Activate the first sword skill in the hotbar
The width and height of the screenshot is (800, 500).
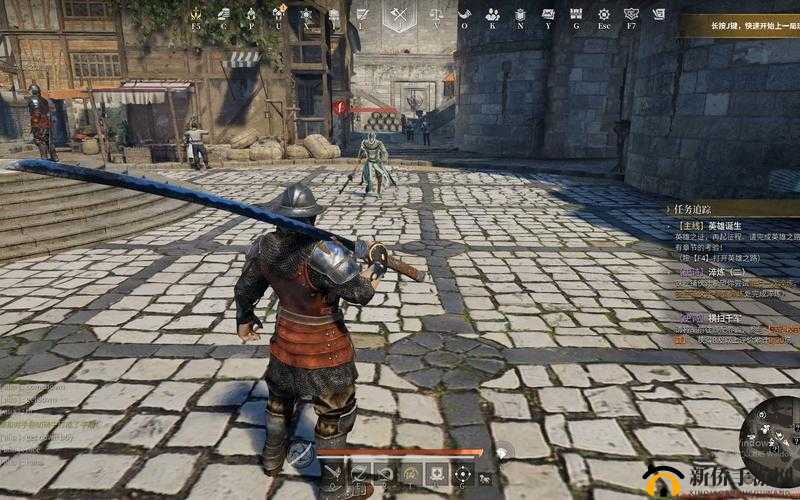coord(332,473)
